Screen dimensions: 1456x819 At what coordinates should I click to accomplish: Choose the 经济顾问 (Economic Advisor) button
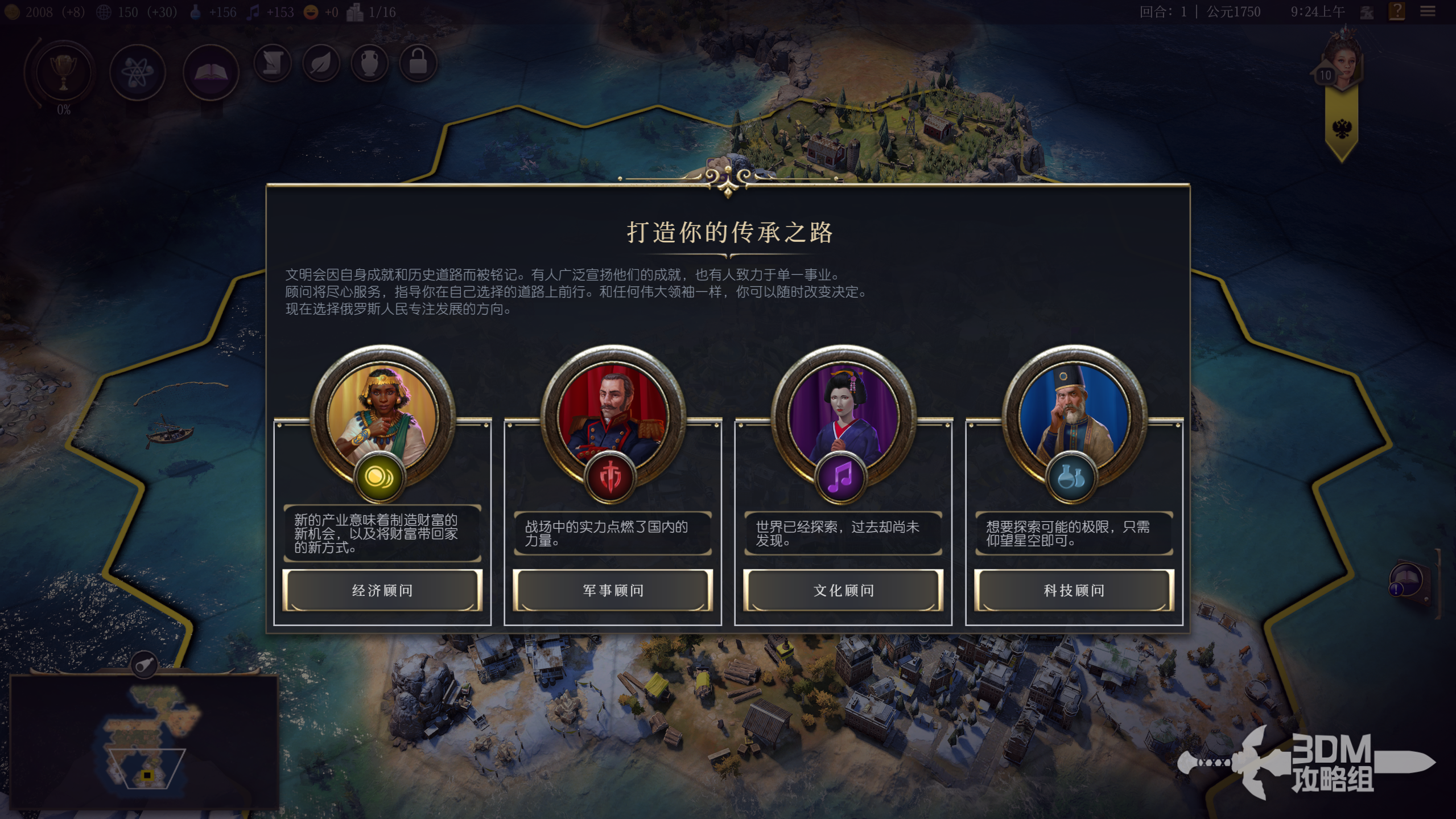click(382, 590)
